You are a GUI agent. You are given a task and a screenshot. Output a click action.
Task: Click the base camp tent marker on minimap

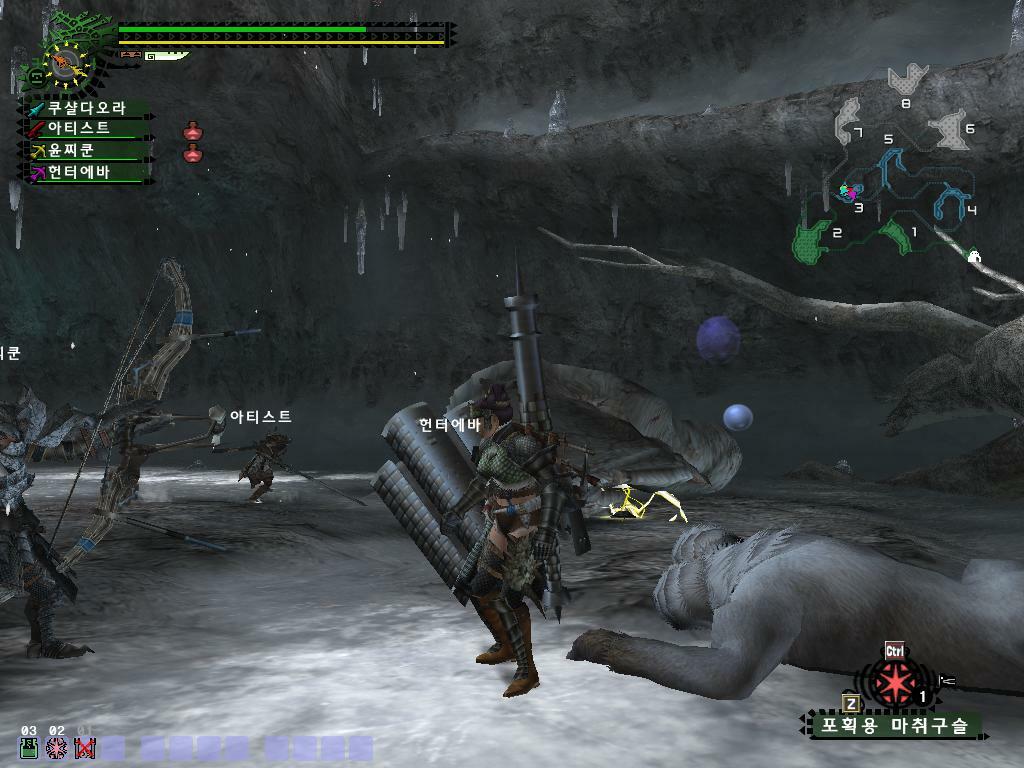tap(974, 257)
